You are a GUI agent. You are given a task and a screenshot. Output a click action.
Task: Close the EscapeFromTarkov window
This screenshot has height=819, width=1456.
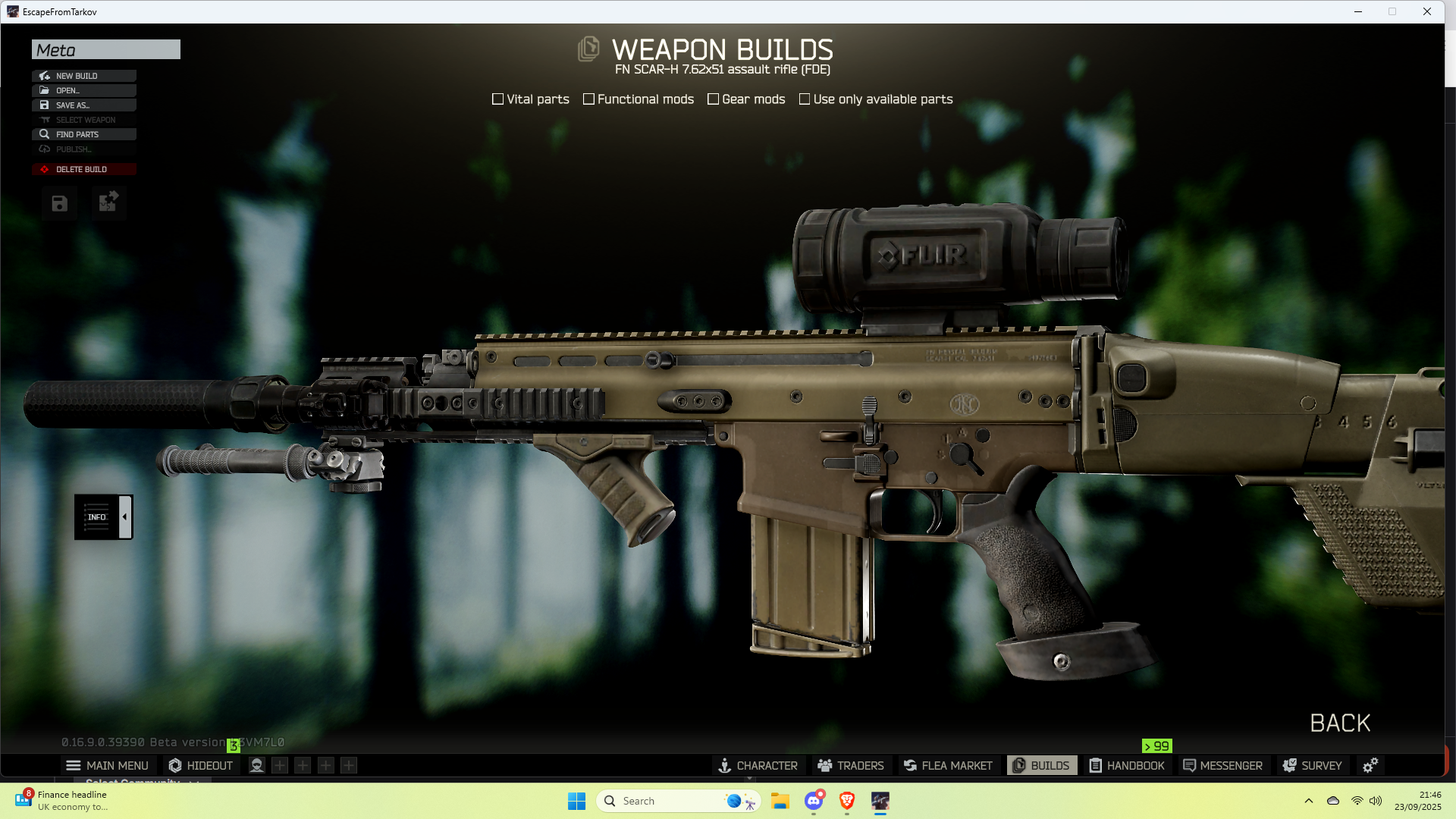[1427, 11]
